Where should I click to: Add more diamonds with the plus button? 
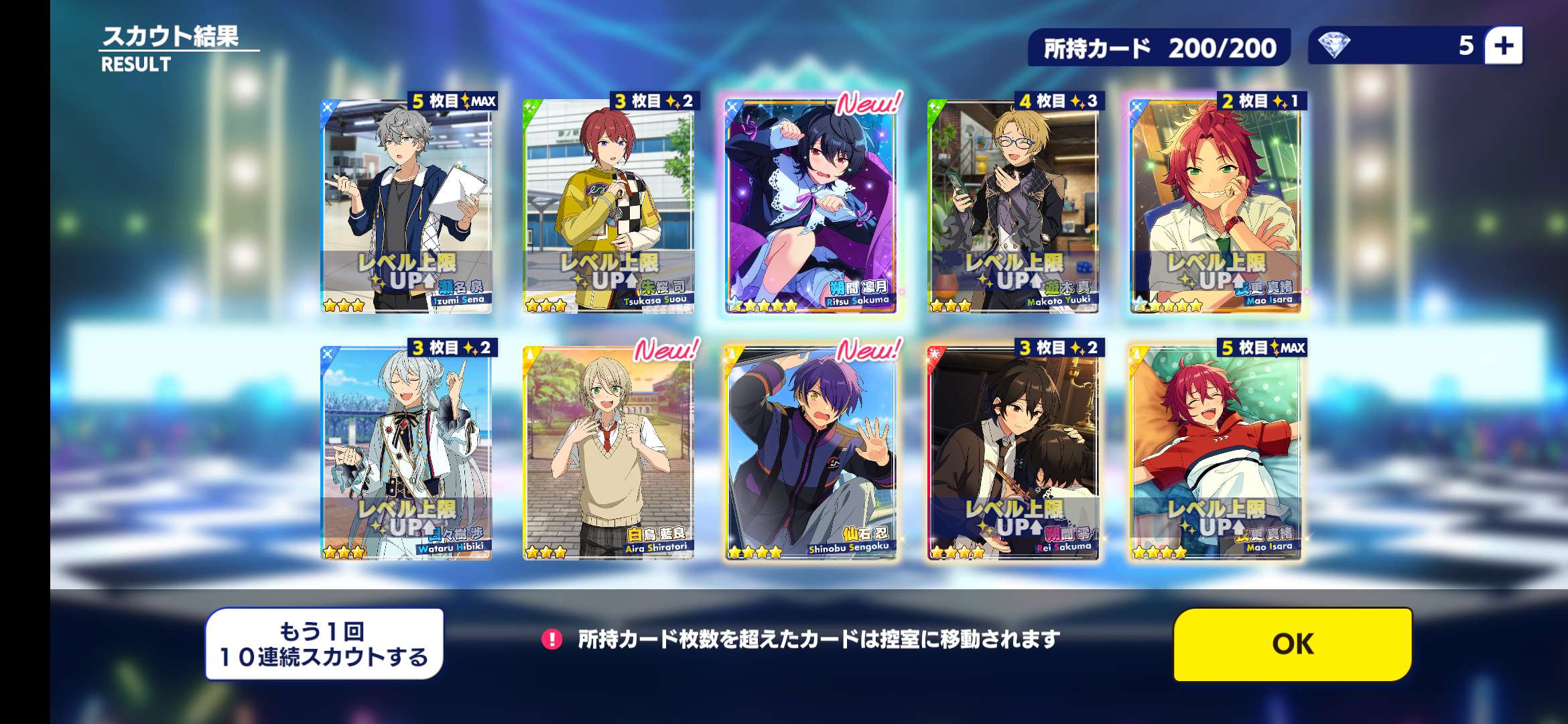[x=1504, y=46]
